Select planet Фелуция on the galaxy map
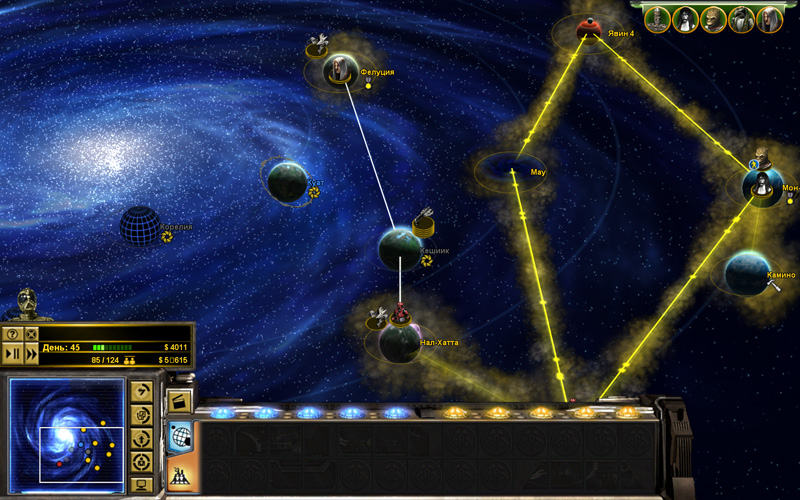 340,70
